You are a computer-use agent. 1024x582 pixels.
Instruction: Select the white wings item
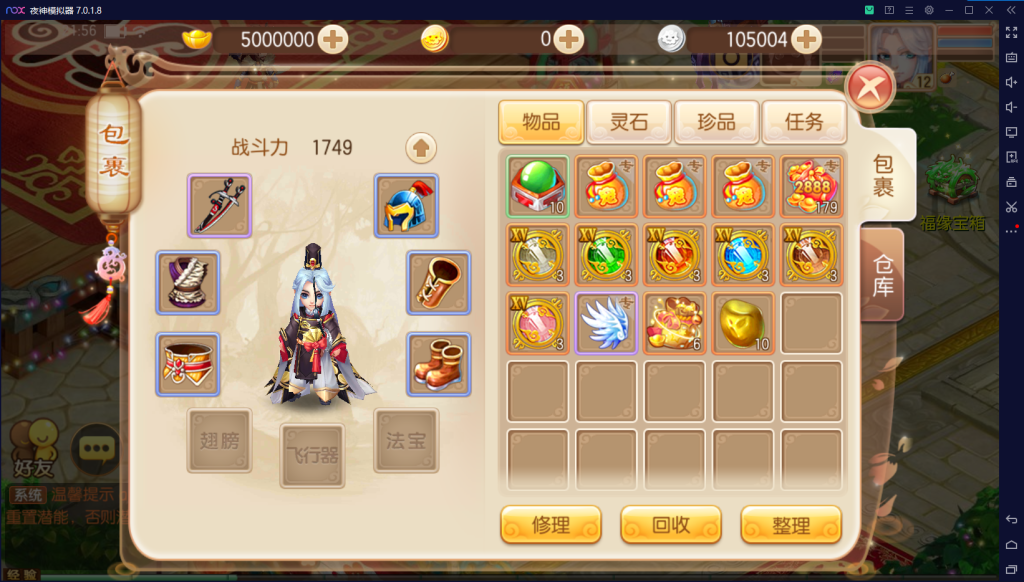coord(606,323)
